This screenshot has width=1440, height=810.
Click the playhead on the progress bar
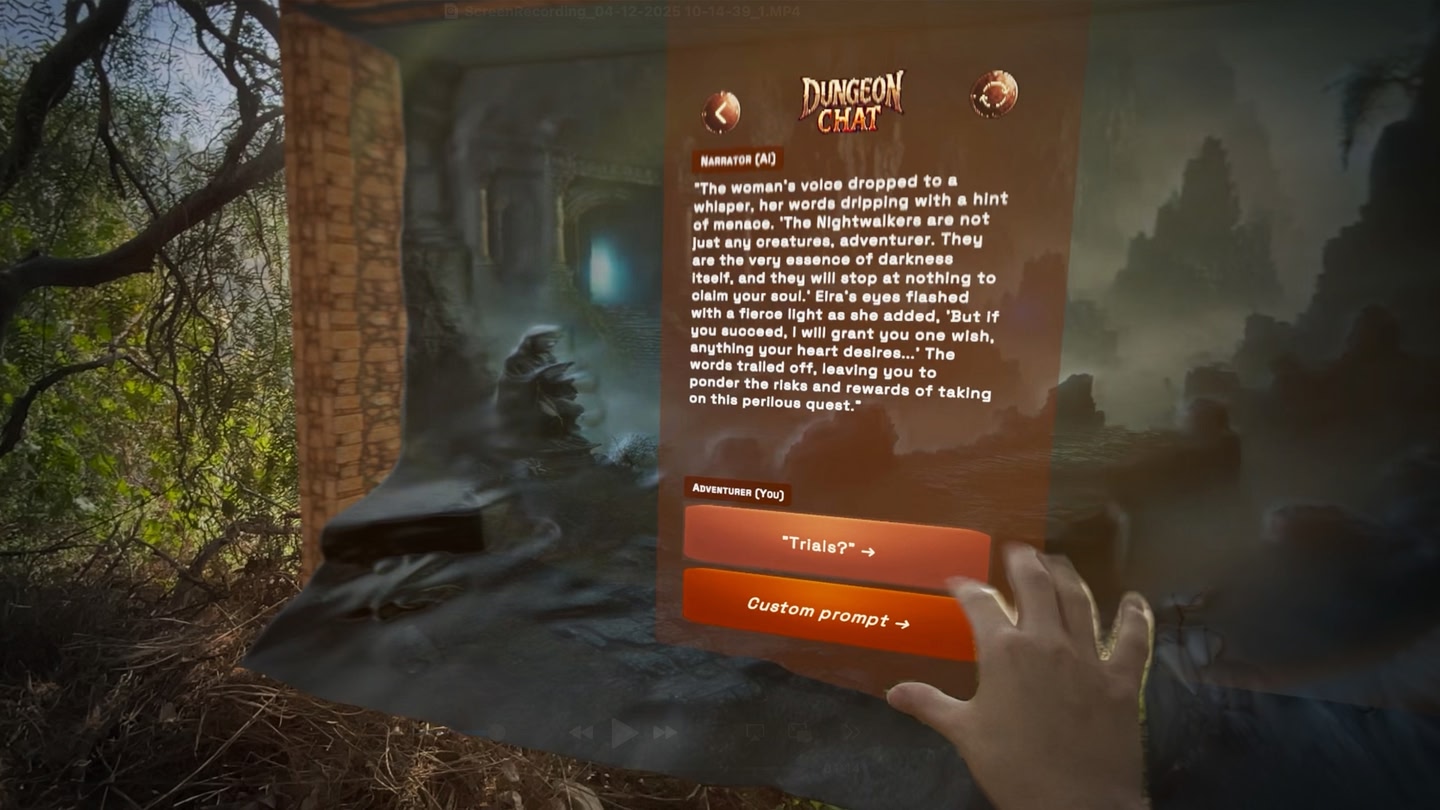coord(498,731)
